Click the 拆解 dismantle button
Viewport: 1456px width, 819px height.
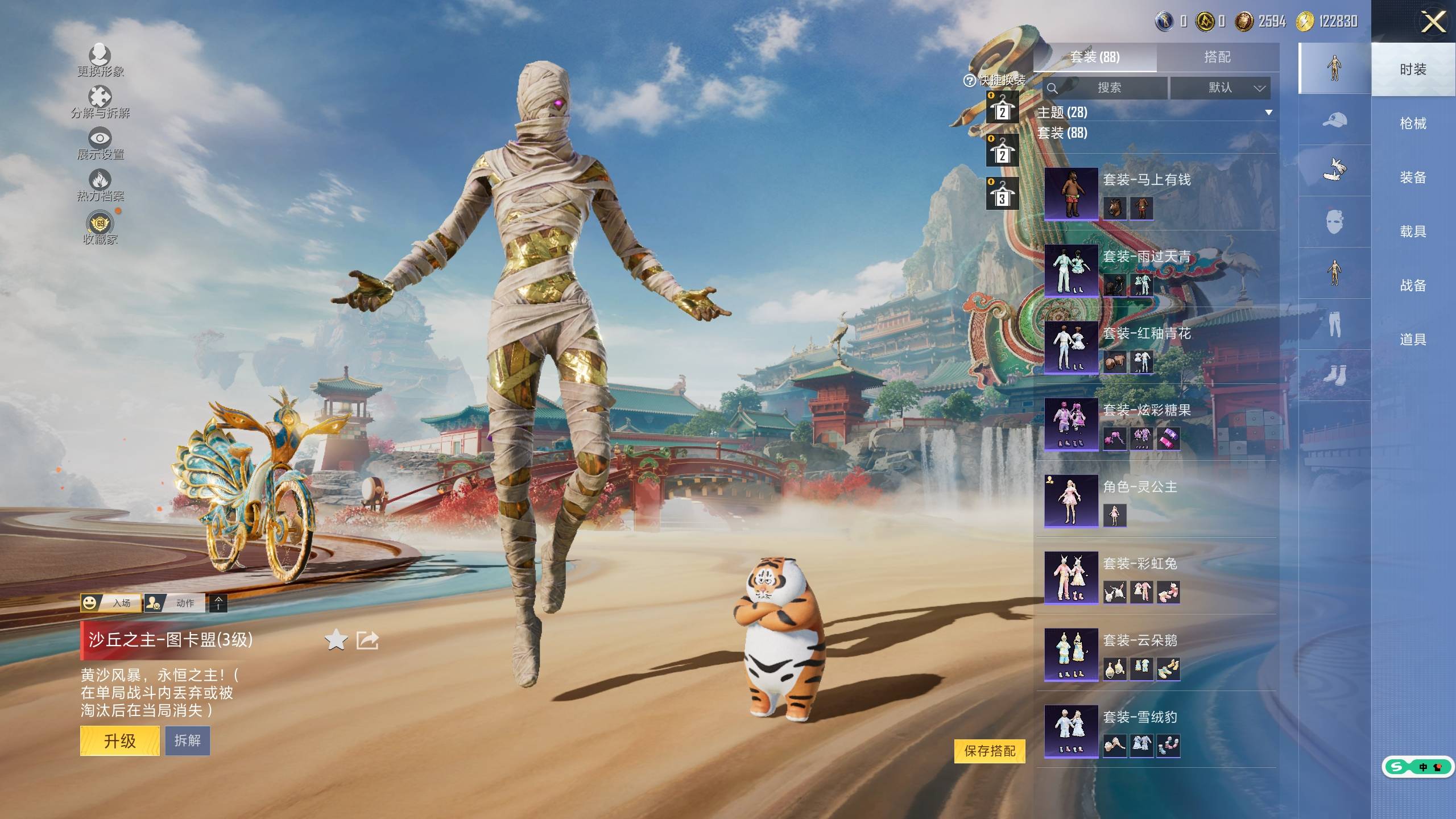188,741
